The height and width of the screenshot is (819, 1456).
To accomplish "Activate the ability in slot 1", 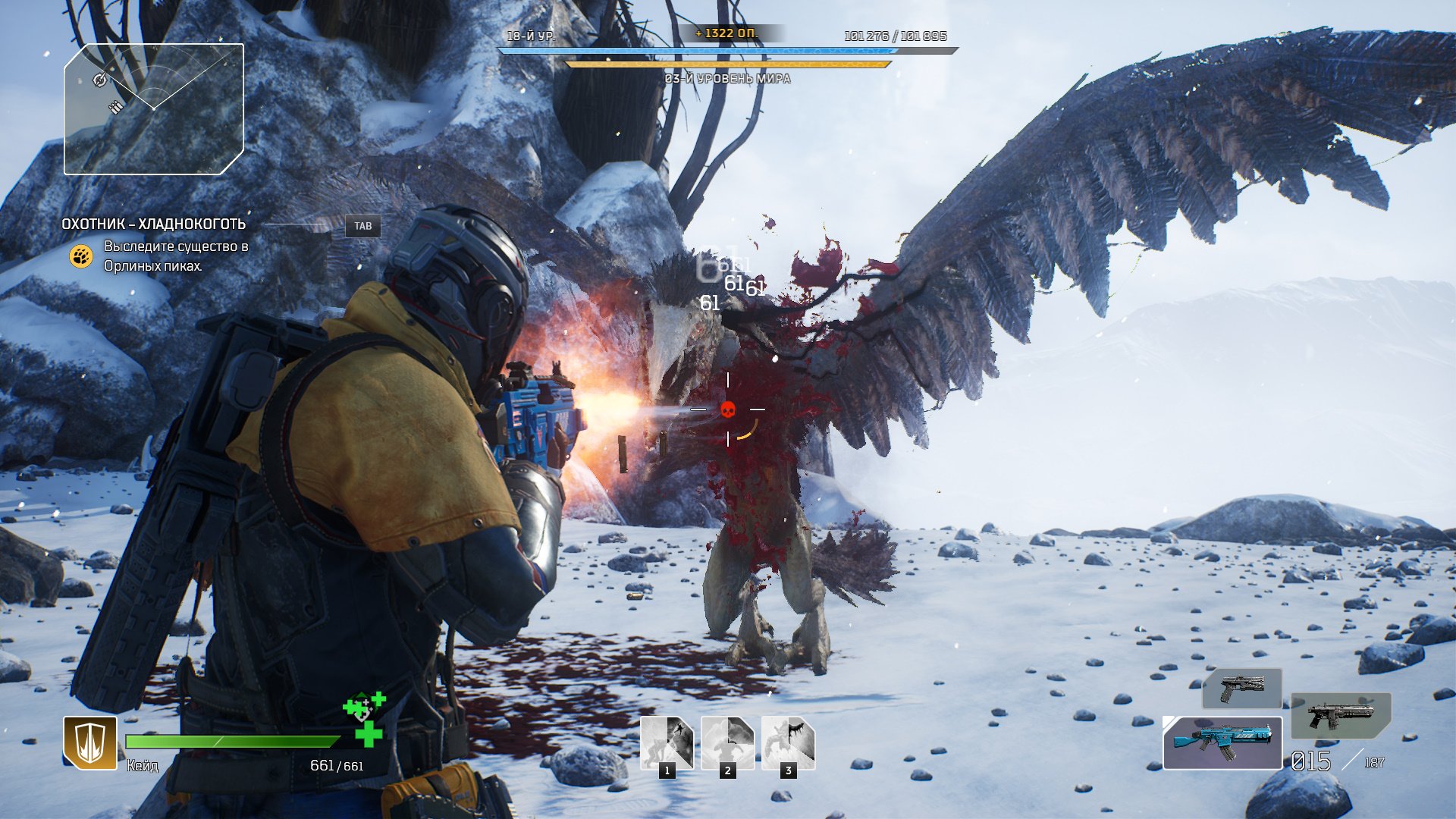I will point(667,743).
